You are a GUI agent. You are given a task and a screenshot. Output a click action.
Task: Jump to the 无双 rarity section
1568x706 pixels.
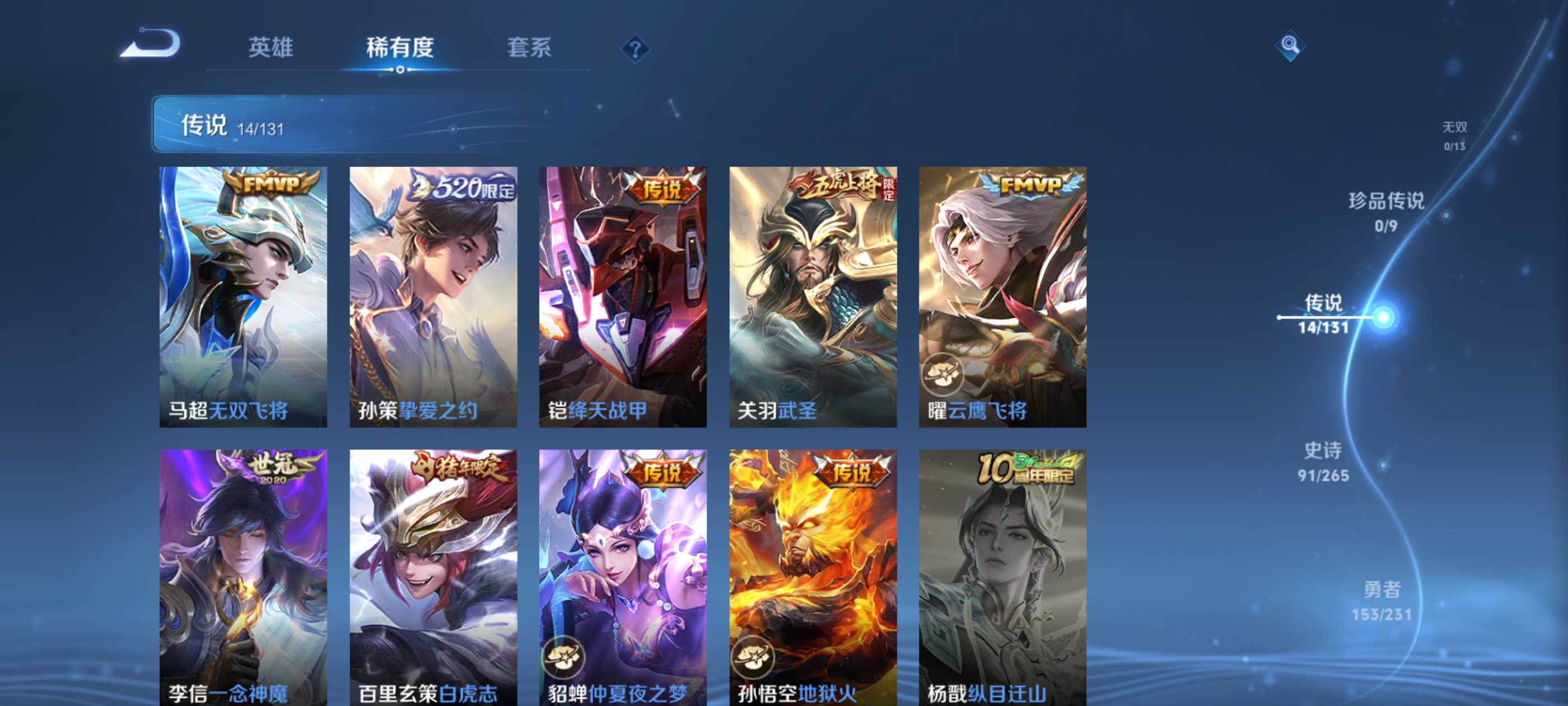pos(1454,134)
